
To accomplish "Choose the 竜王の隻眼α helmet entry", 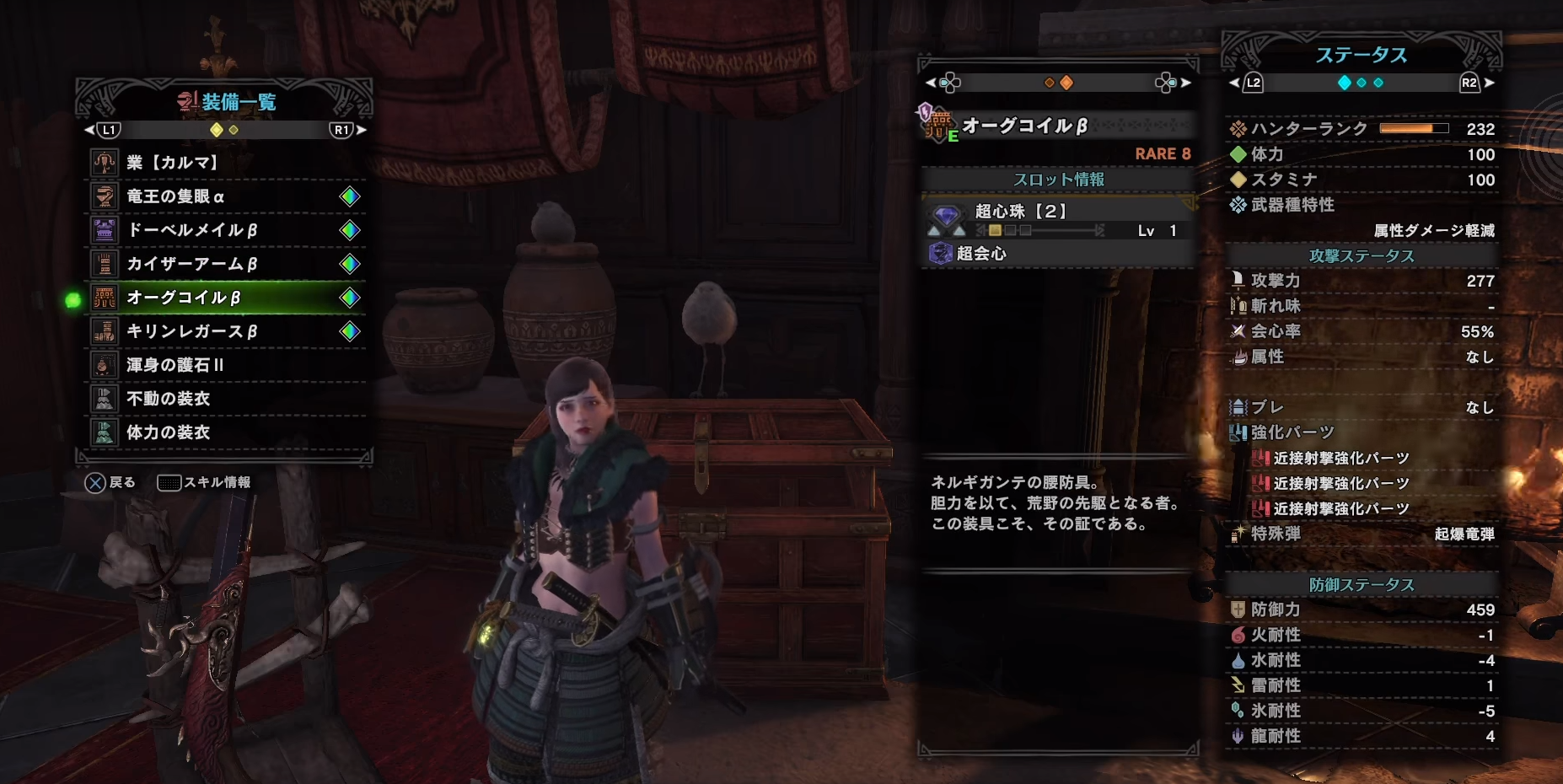I will point(226,196).
